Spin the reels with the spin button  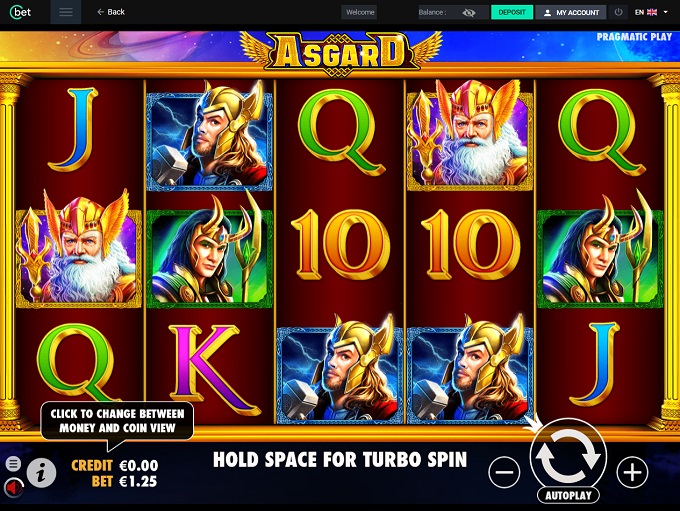point(568,456)
